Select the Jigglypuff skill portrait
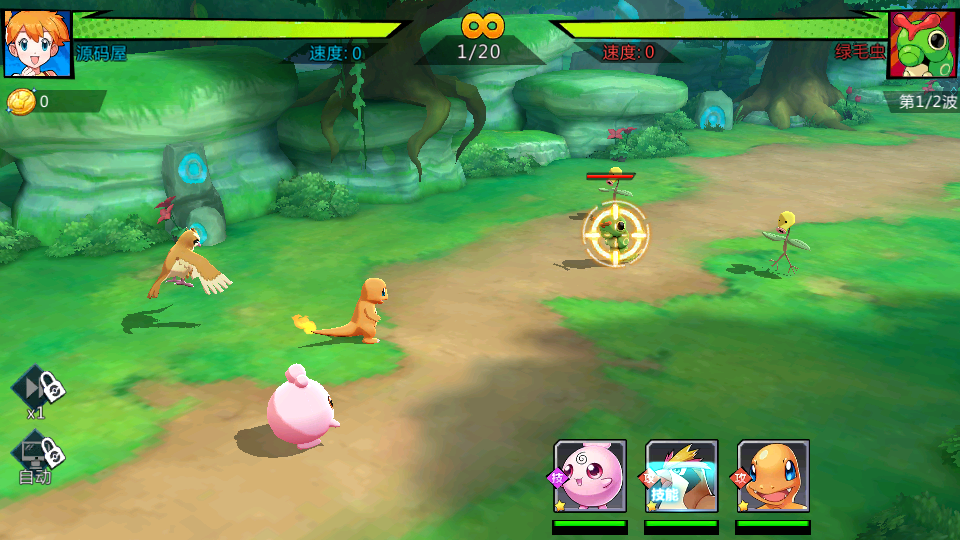This screenshot has height=540, width=960. (x=590, y=476)
